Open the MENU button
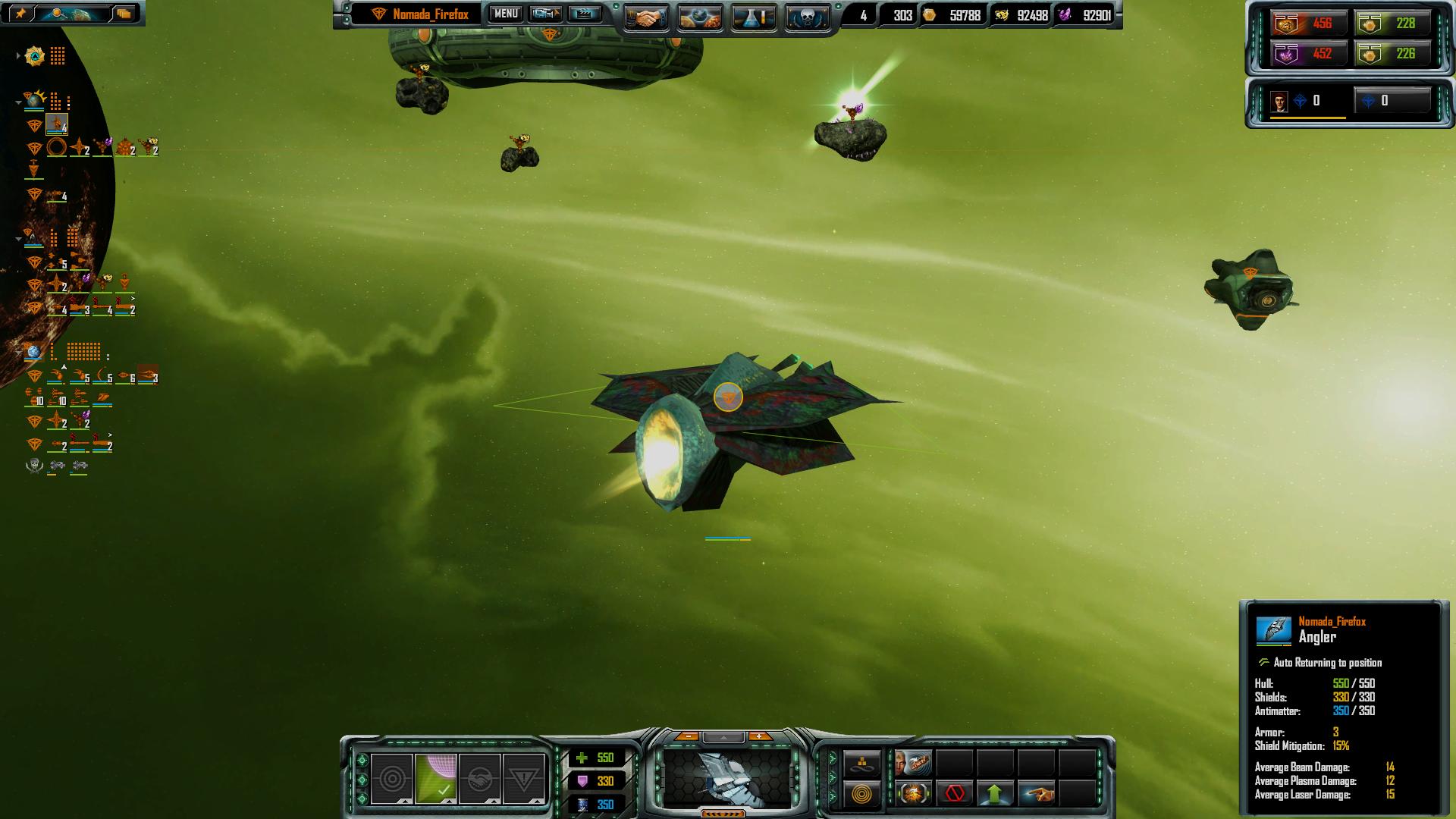 coord(506,14)
